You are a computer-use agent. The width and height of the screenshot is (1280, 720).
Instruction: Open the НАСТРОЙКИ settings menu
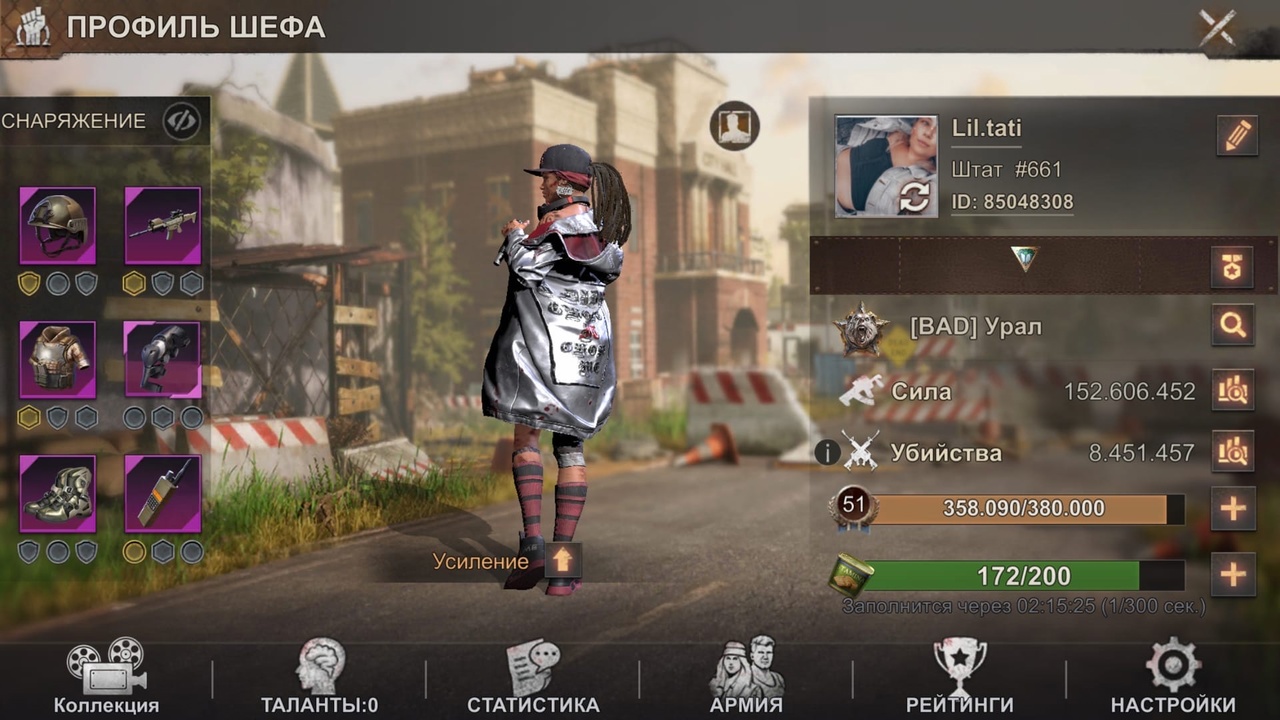[x=1173, y=678]
